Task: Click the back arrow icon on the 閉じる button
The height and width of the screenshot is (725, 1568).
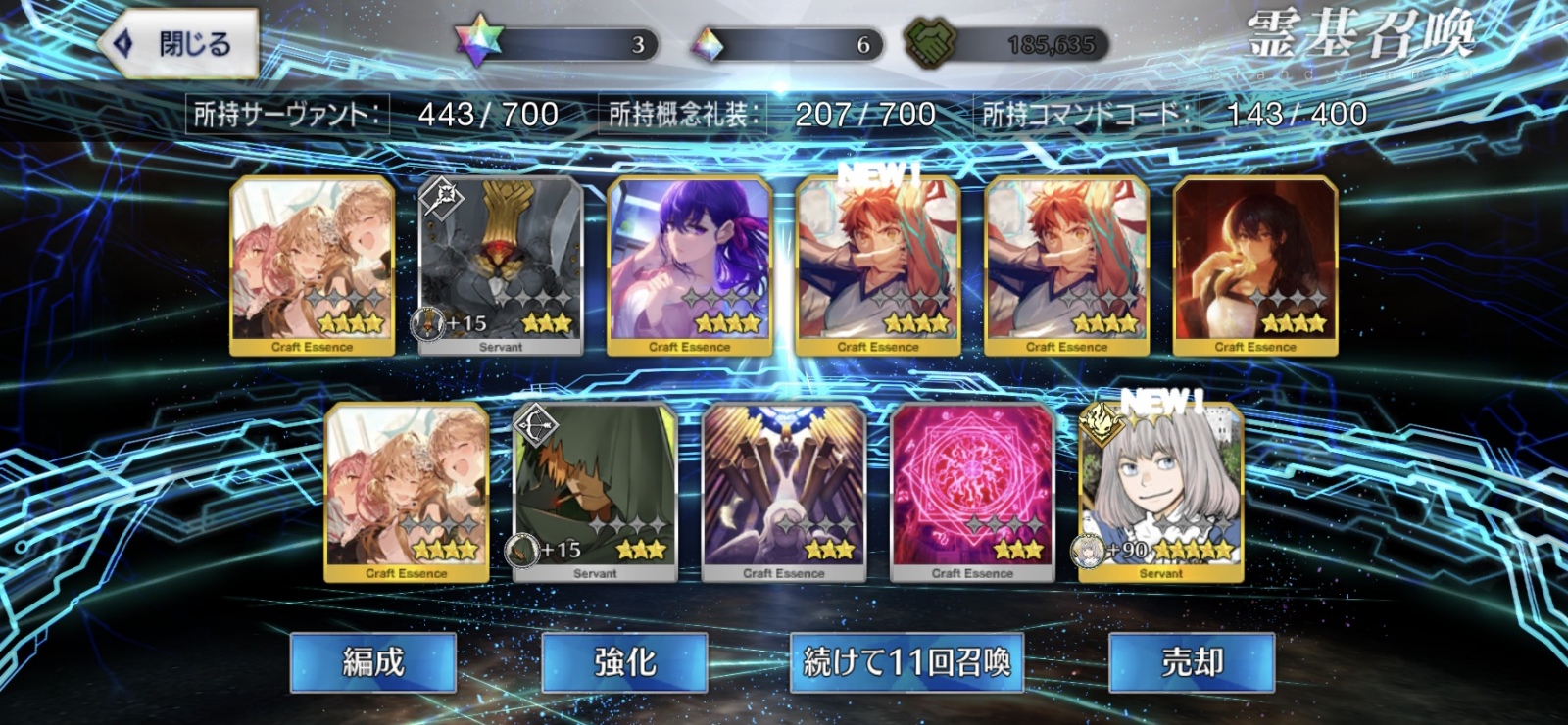Action: click(122, 42)
